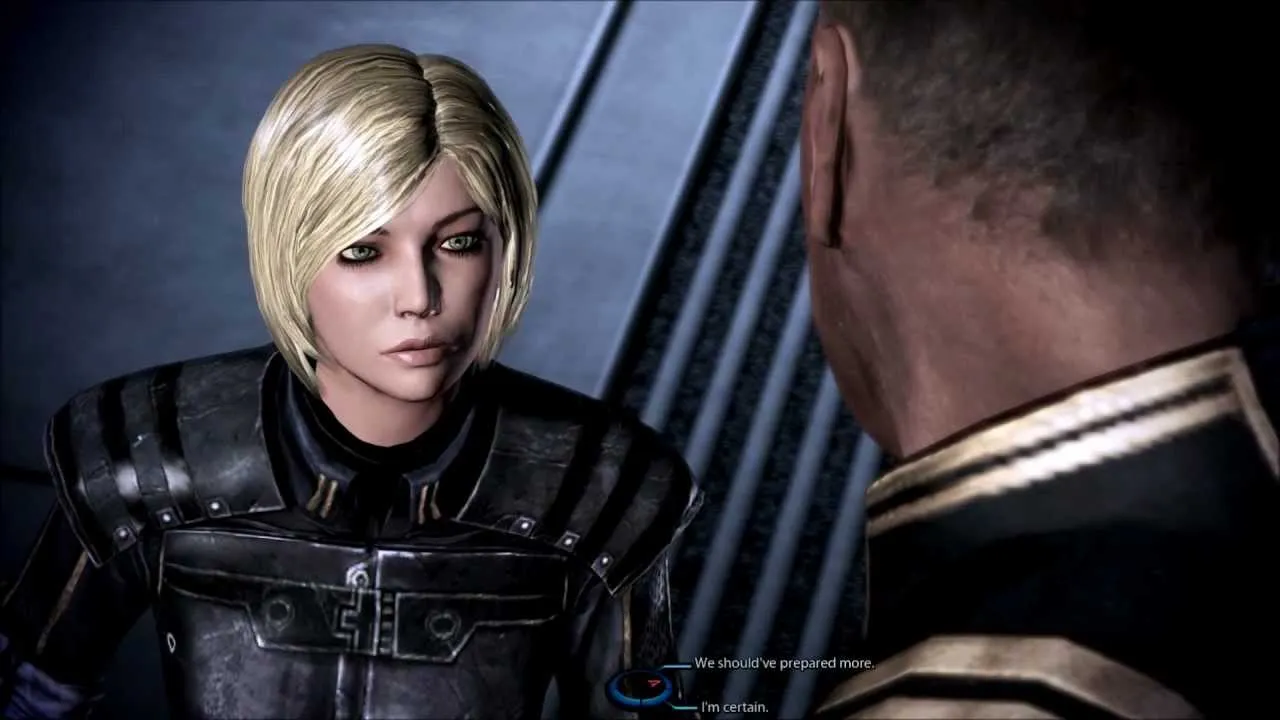Click the upper-left segment of the dialogue wheel

(621, 678)
